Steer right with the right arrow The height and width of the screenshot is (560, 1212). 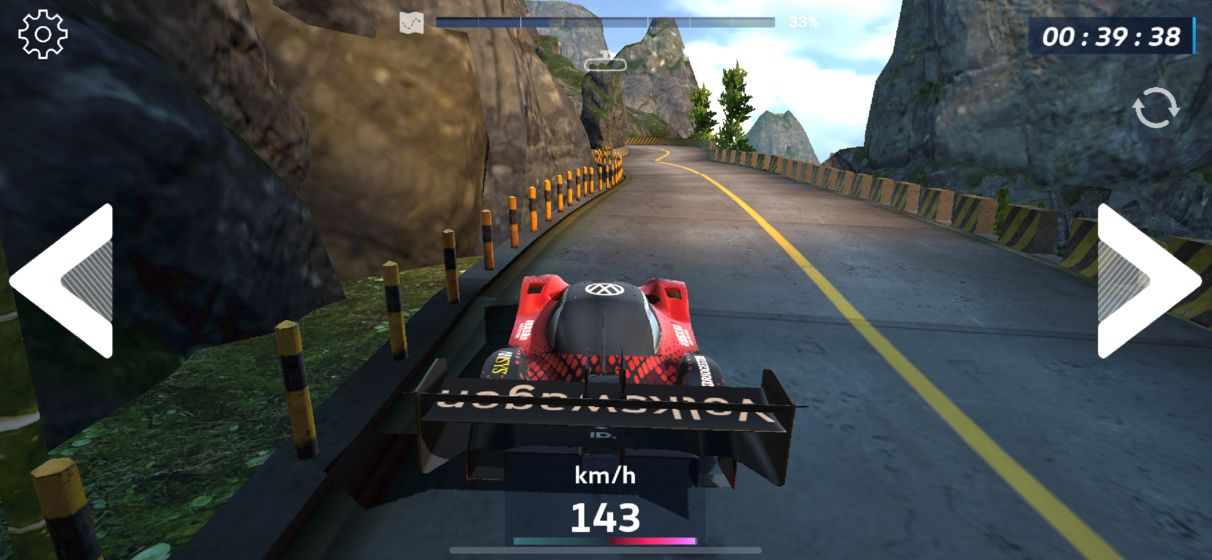point(1148,281)
